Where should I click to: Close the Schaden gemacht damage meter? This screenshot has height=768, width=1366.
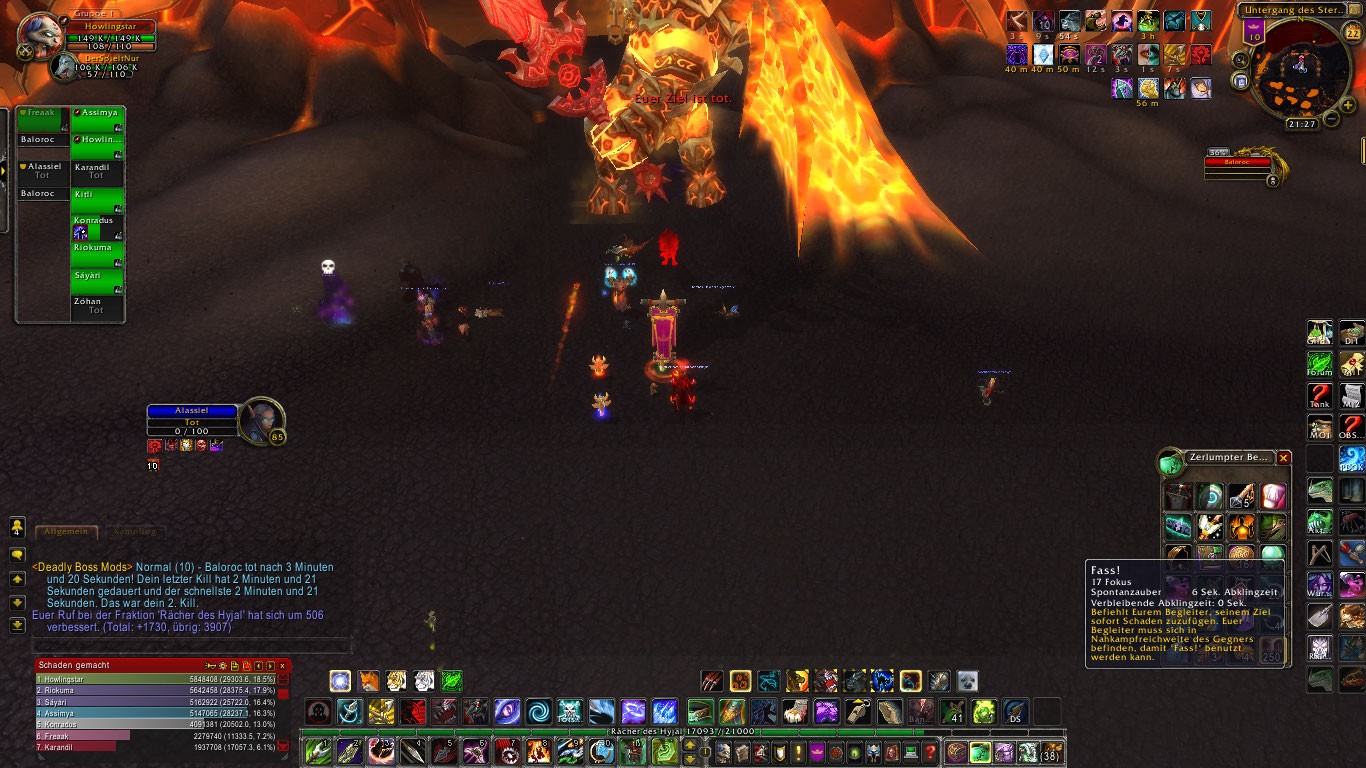pos(282,665)
